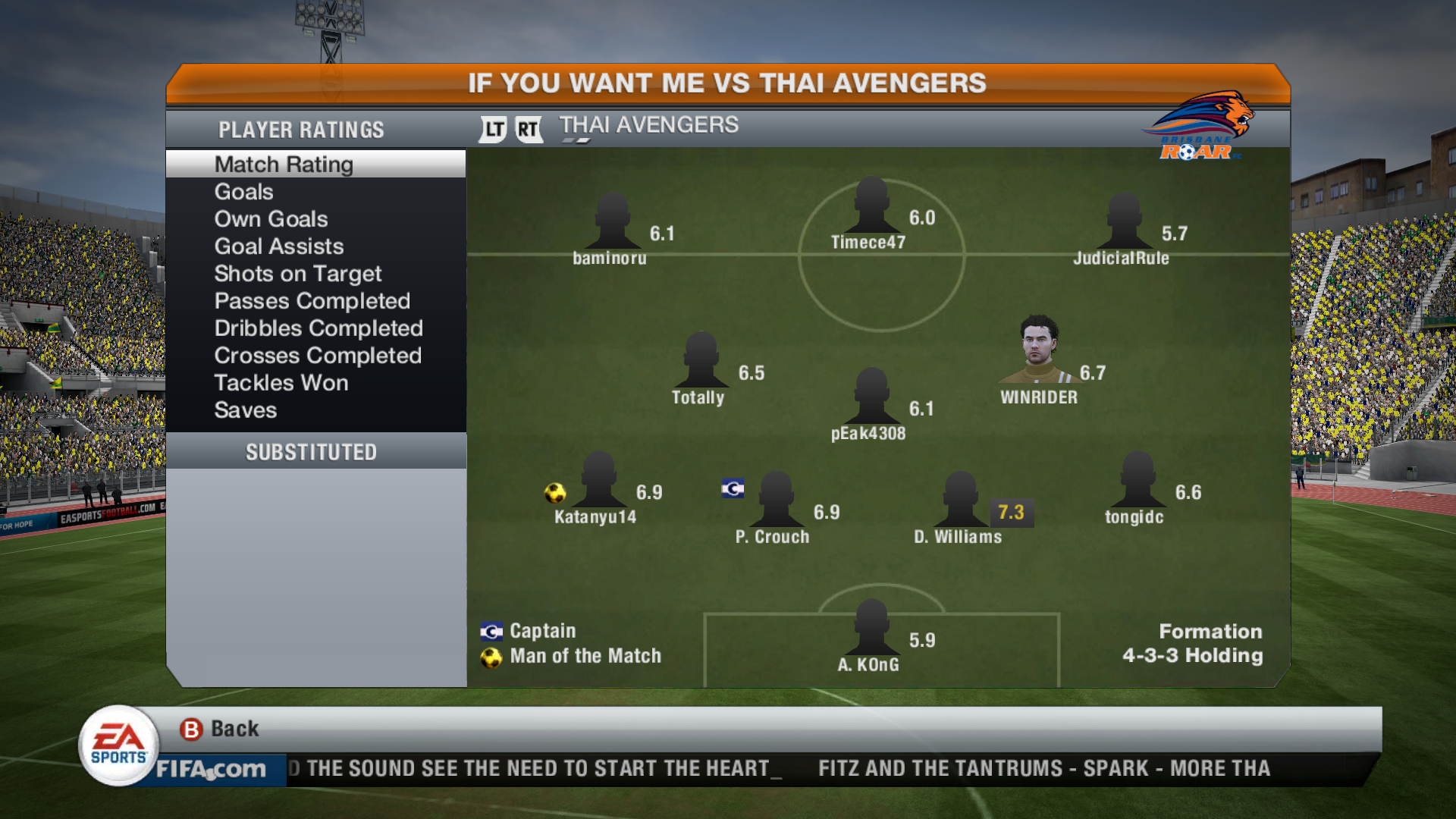The width and height of the screenshot is (1456, 819).
Task: Select goalkeeper A. KOnG
Action: (871, 629)
